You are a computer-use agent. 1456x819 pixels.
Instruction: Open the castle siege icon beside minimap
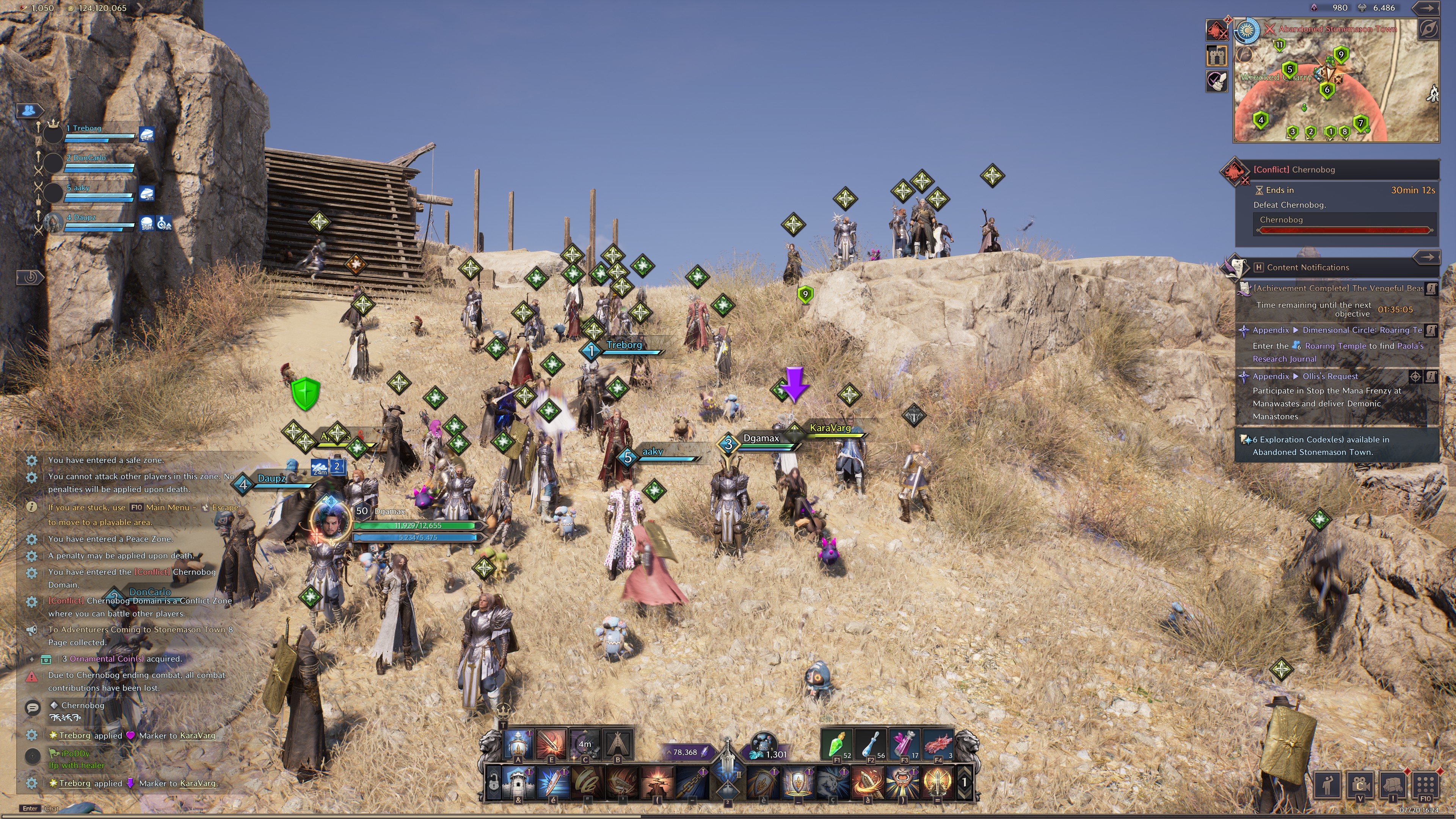pyautogui.click(x=1217, y=56)
